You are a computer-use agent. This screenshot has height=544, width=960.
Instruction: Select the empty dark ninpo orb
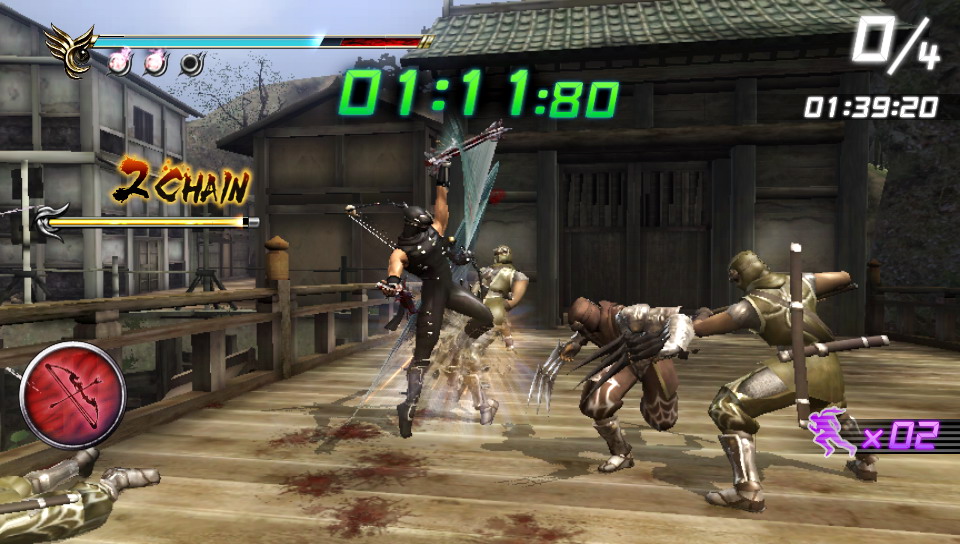(191, 64)
